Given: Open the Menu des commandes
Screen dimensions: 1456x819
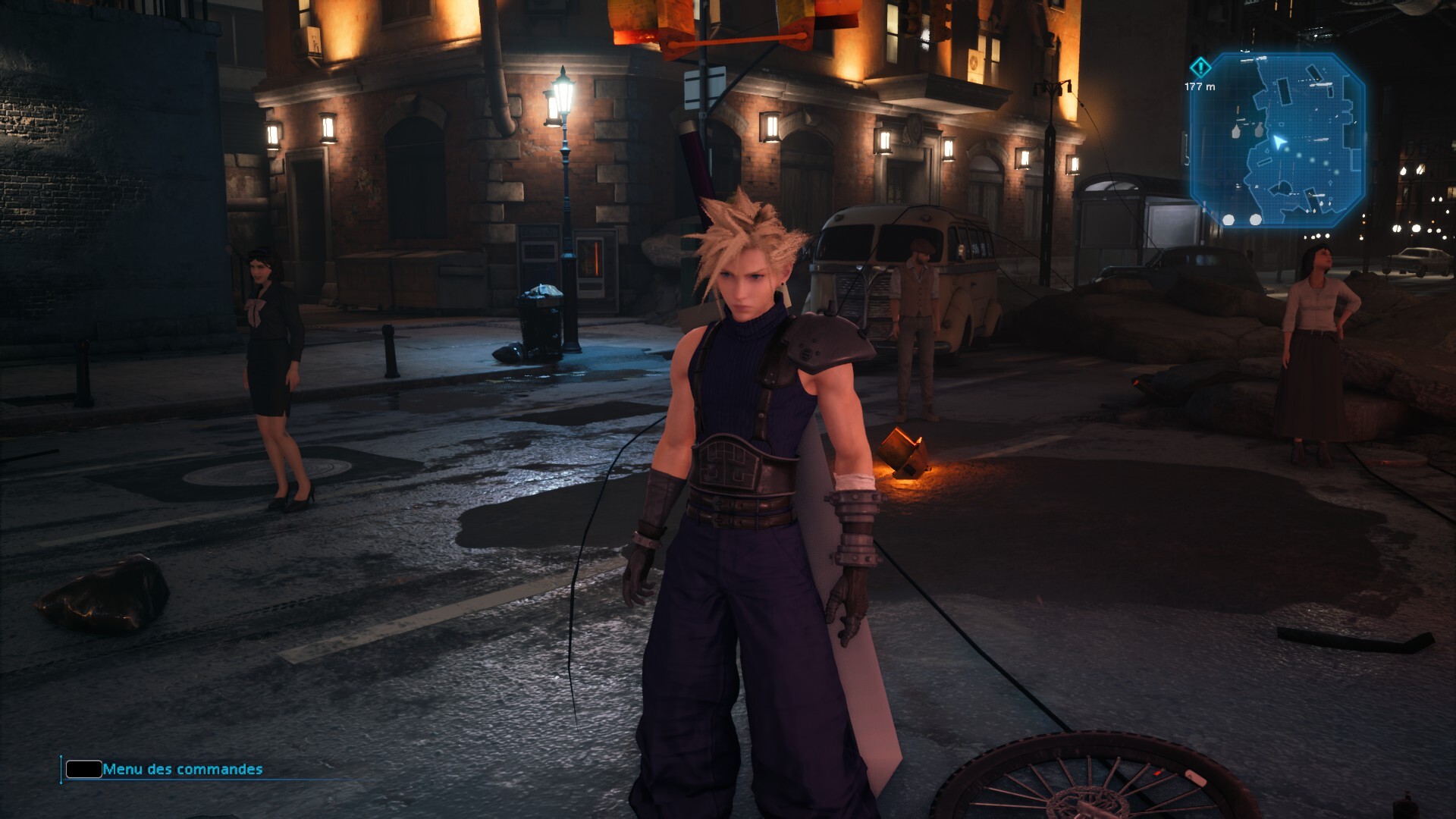Looking at the screenshot, I should (x=182, y=769).
